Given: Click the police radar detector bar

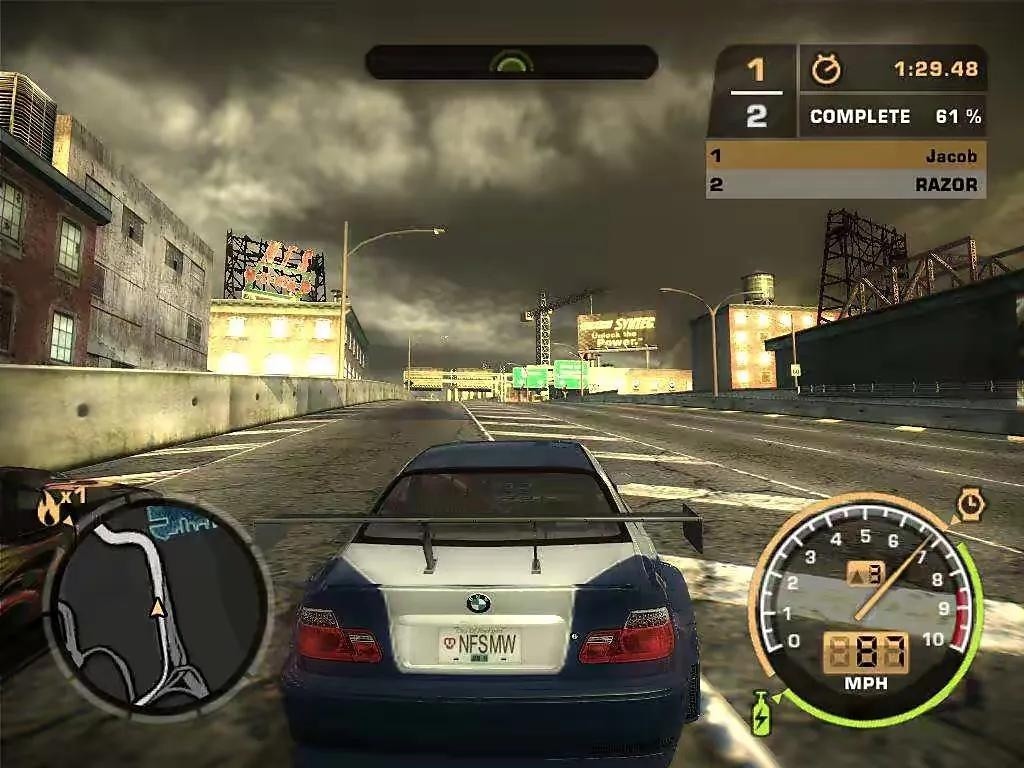Looking at the screenshot, I should tap(511, 62).
